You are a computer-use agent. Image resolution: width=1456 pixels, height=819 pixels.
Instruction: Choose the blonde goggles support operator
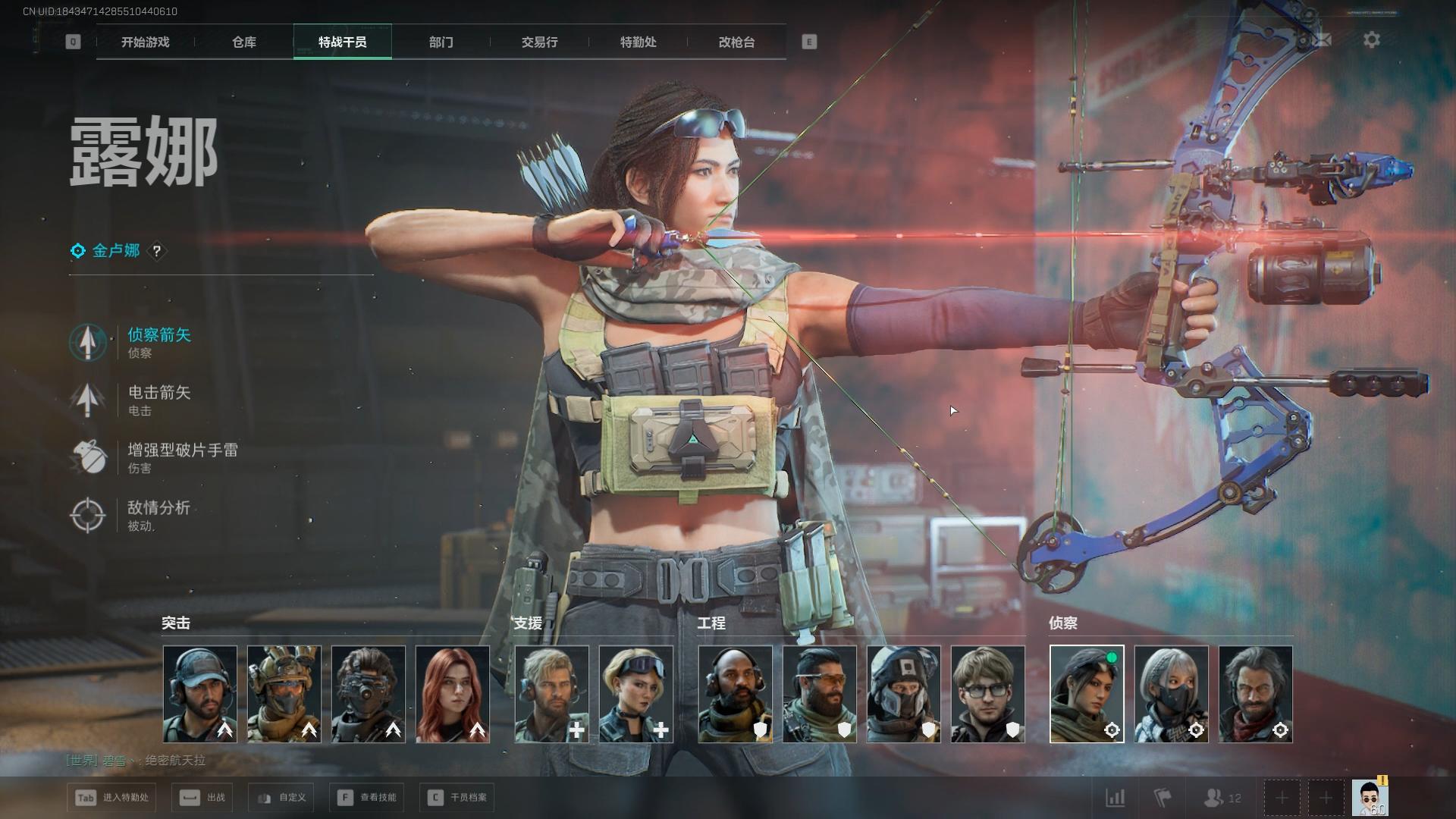[x=635, y=694]
